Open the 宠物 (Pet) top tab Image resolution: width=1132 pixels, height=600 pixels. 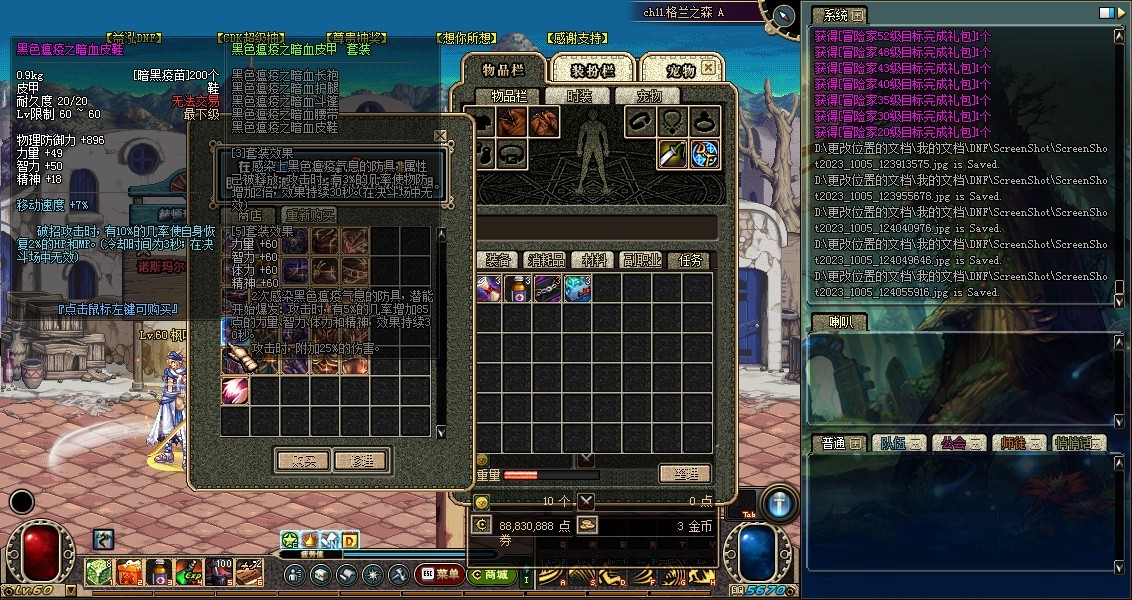point(680,70)
